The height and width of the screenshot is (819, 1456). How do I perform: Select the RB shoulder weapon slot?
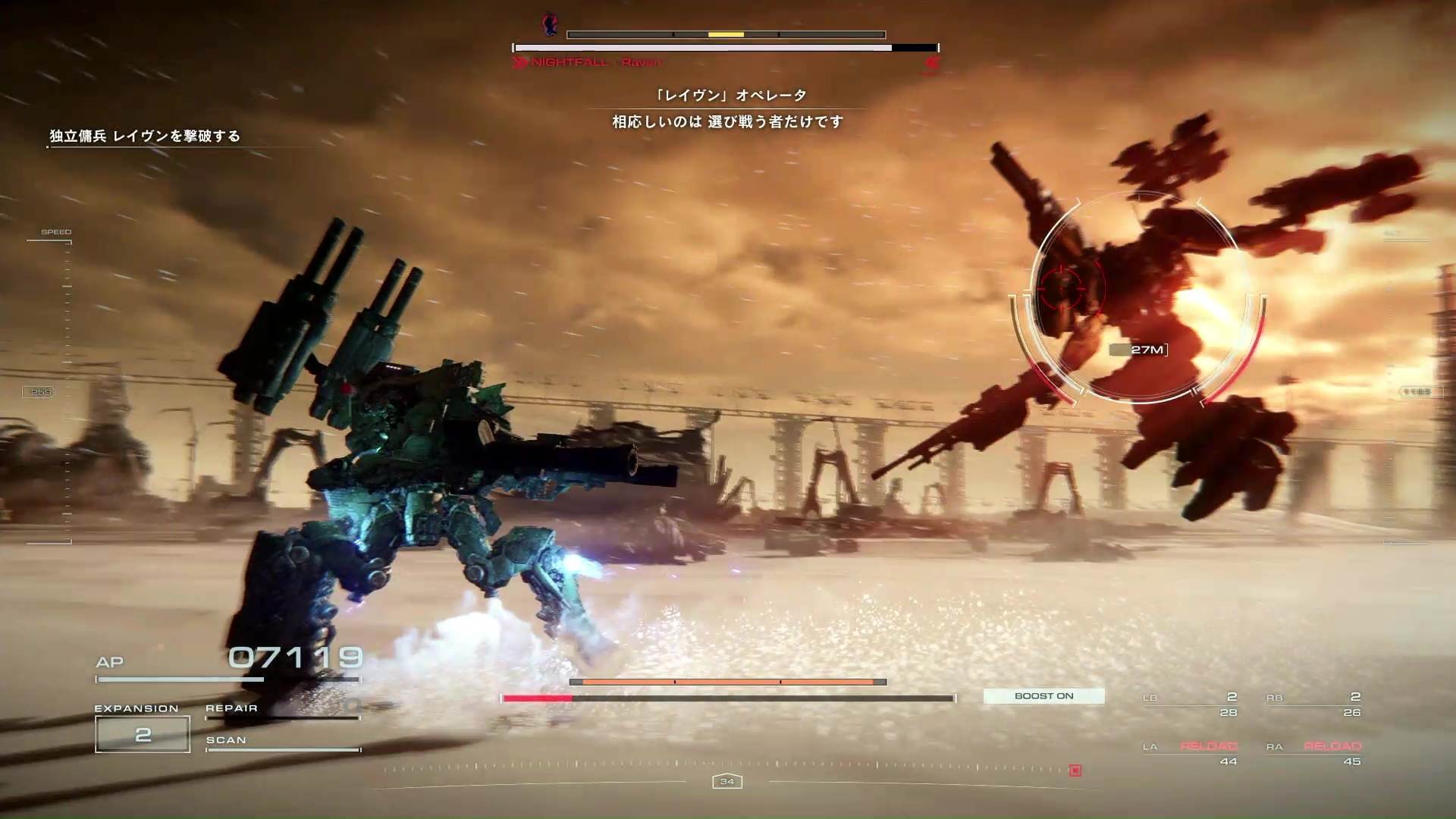tap(1314, 704)
